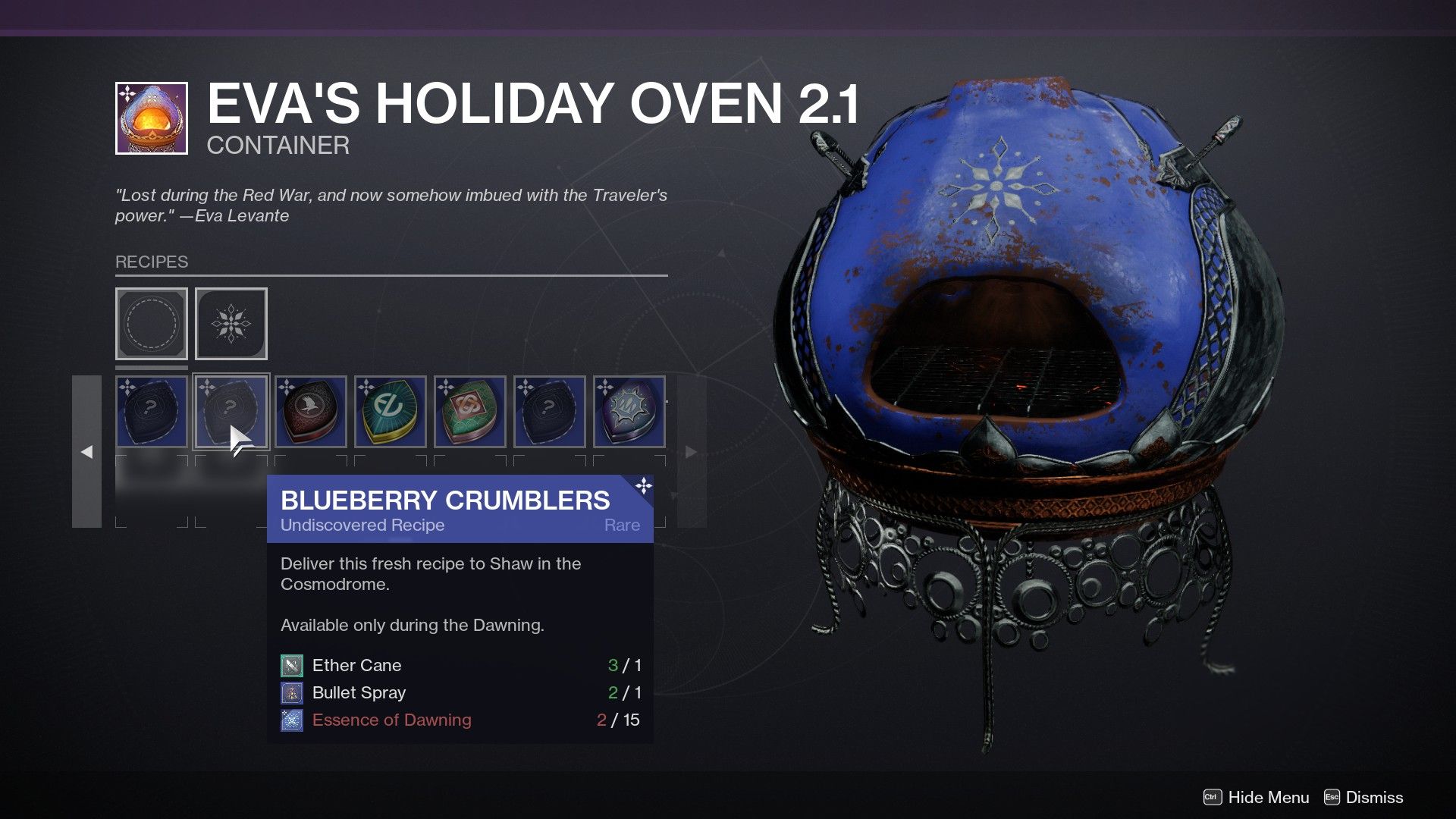Select the green recipe with red knot emblem
This screenshot has height=819, width=1456.
pyautogui.click(x=470, y=412)
